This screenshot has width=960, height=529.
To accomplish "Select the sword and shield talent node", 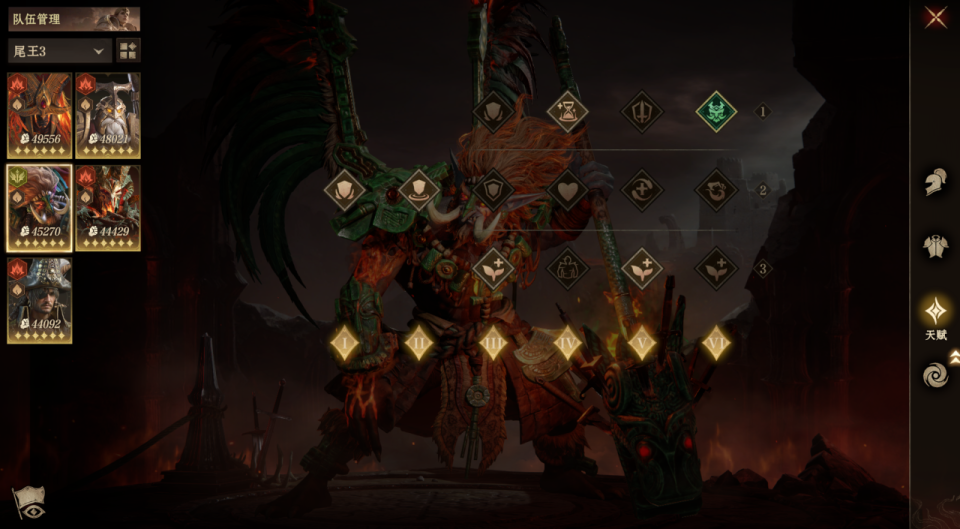I will point(642,111).
